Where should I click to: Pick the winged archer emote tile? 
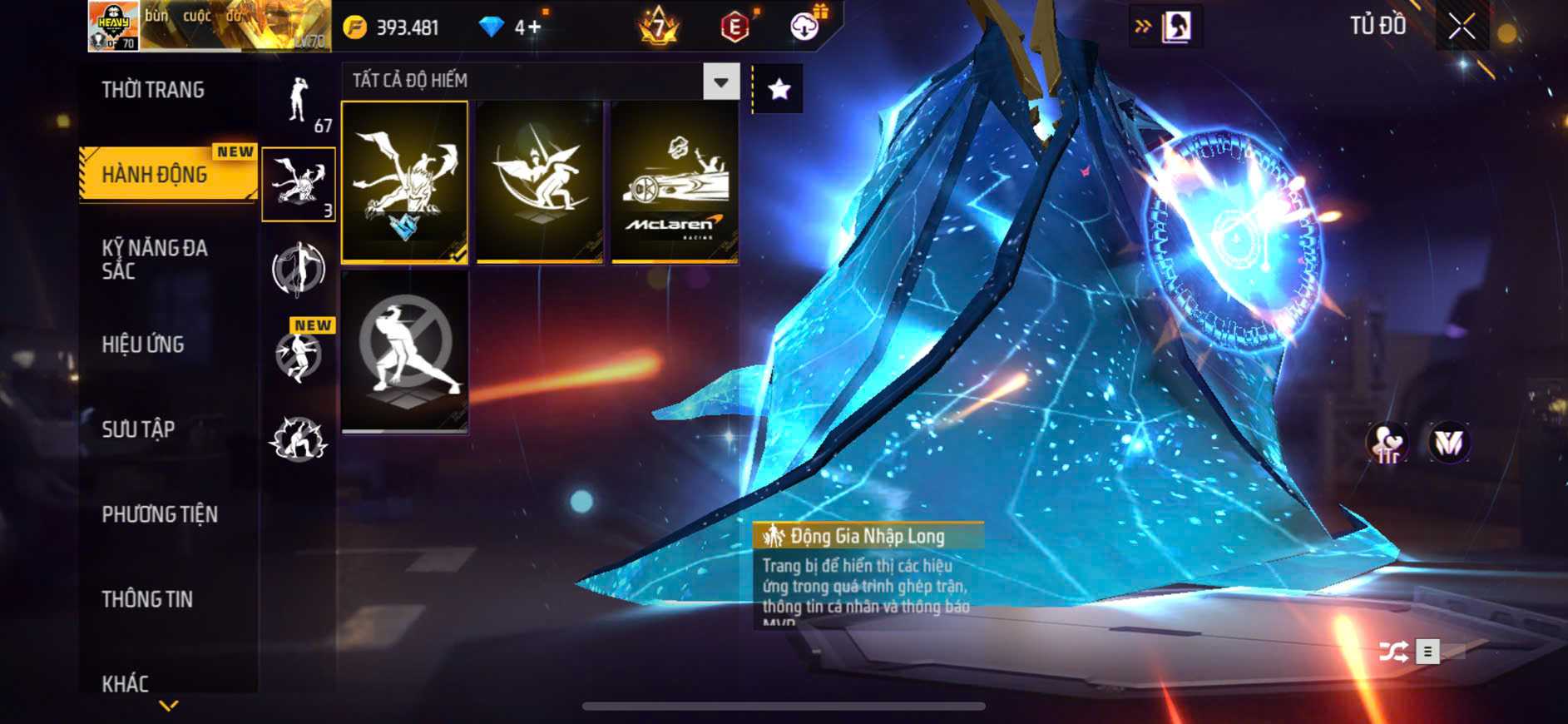click(540, 182)
